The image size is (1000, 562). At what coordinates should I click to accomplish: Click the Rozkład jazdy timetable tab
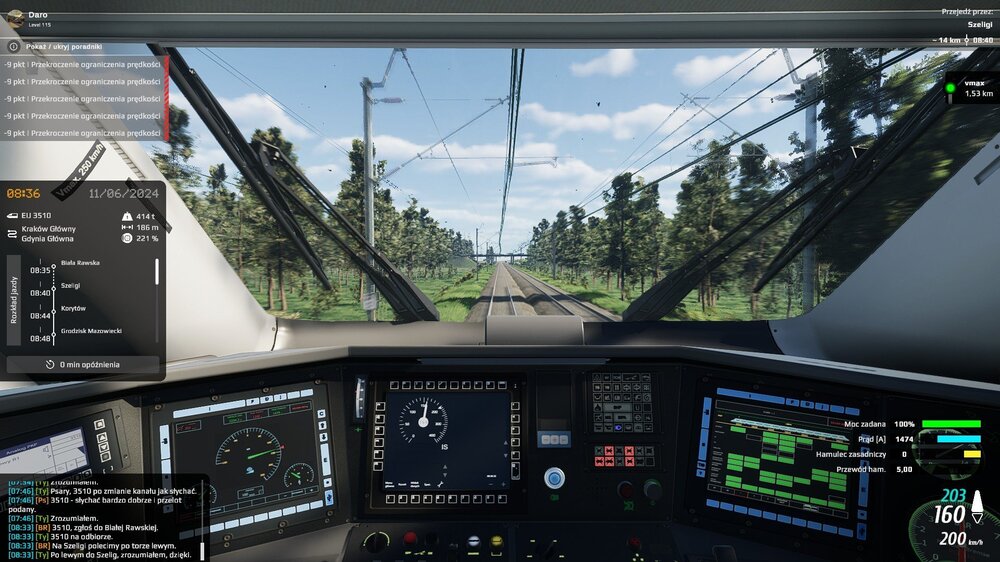tap(14, 299)
